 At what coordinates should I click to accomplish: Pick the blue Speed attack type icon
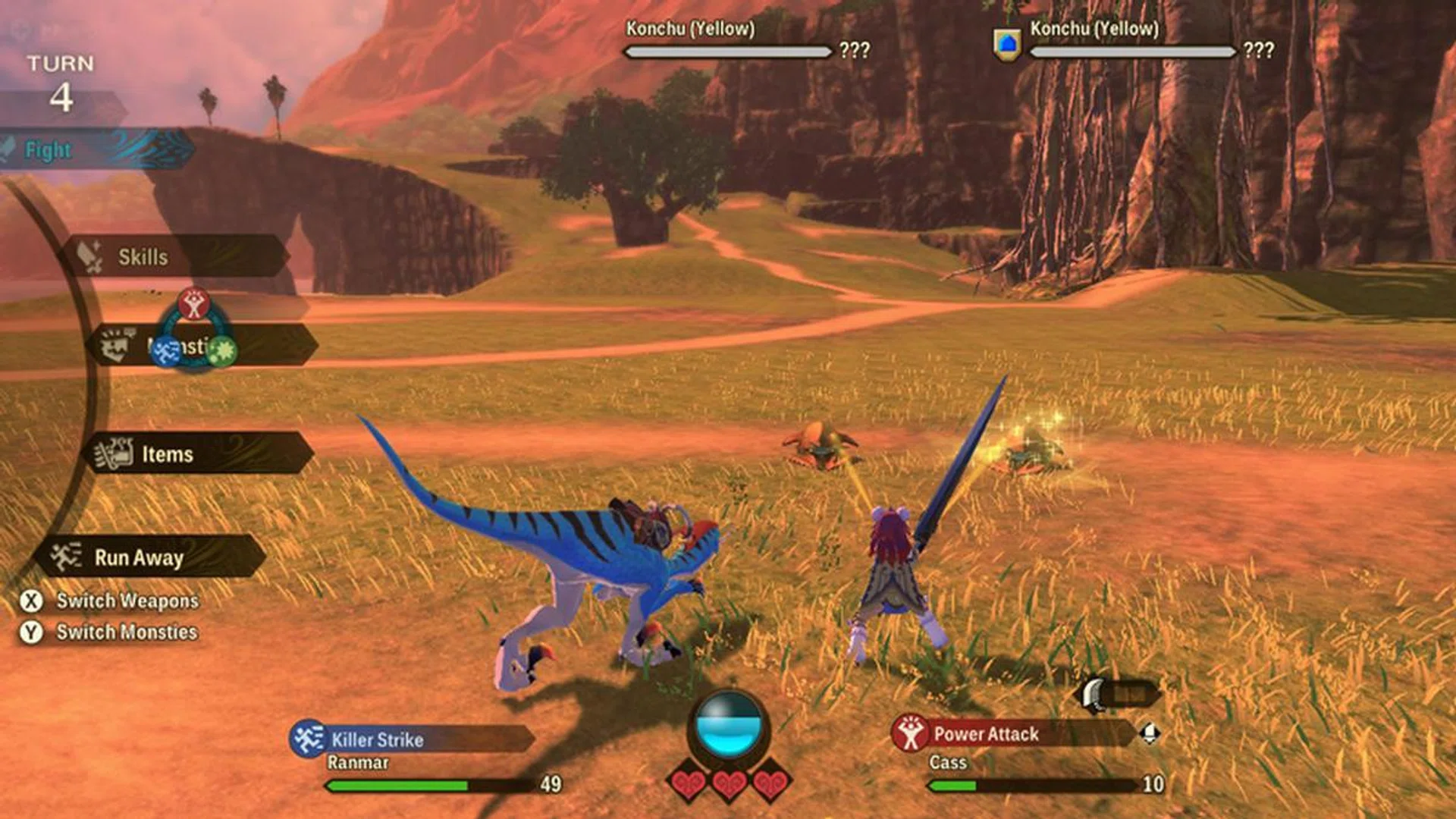tap(165, 351)
